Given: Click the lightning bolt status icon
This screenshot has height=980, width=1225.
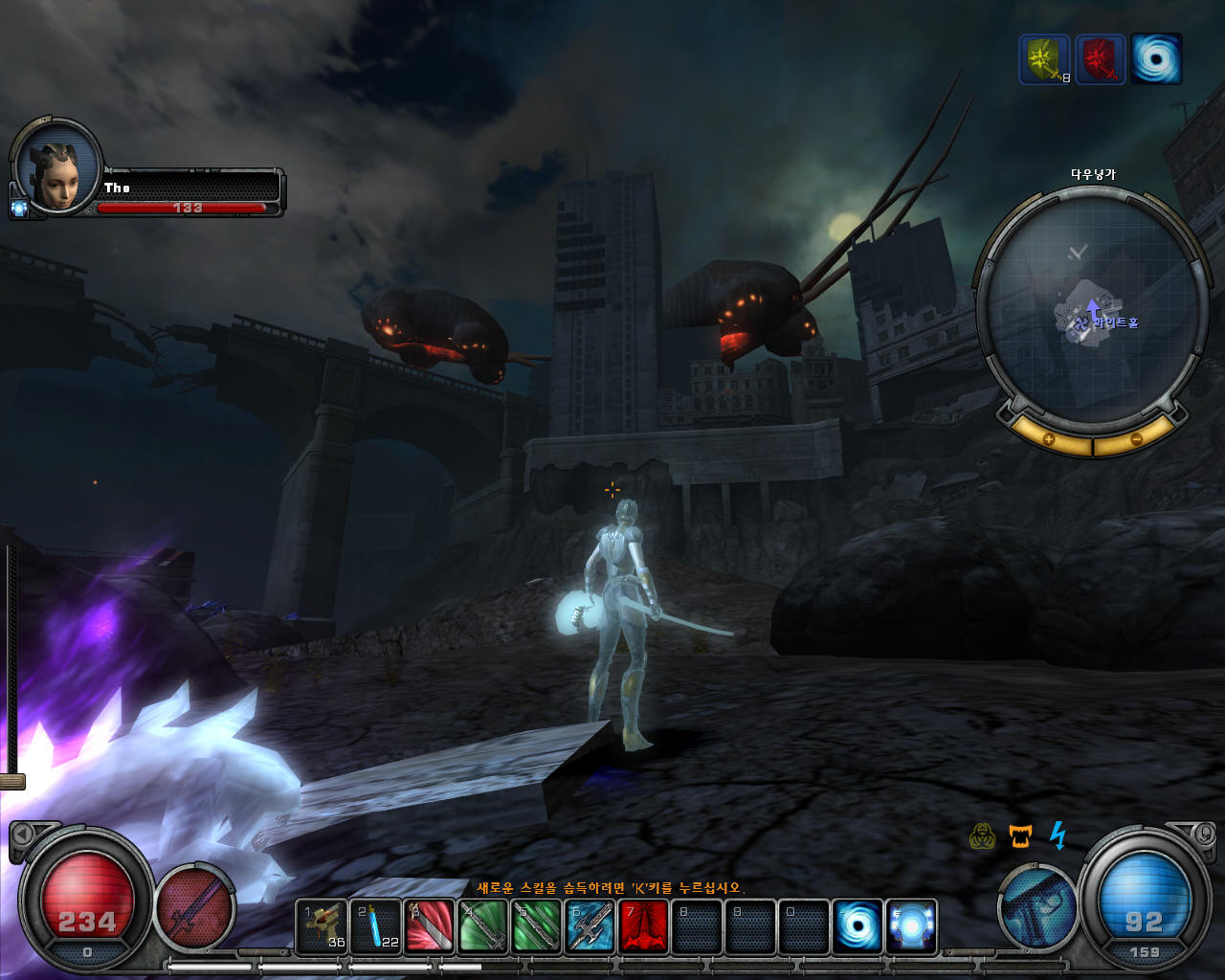Looking at the screenshot, I should pos(1058,835).
